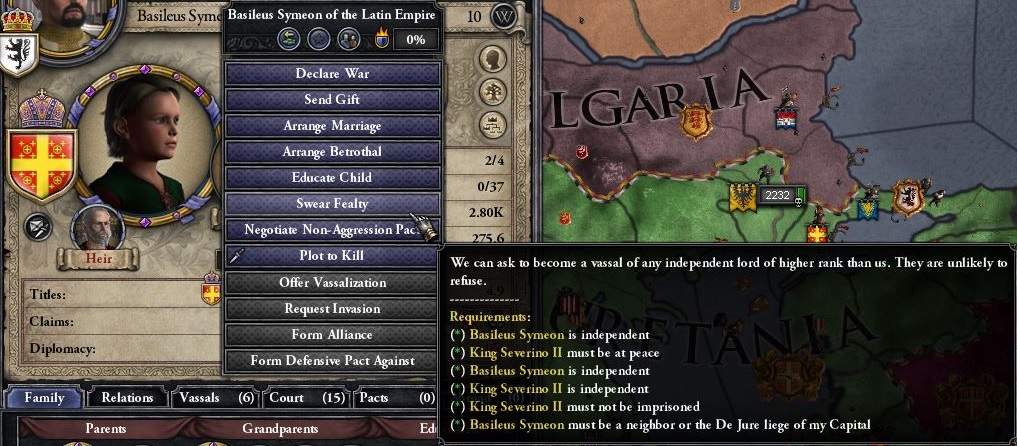Viewport: 1017px width, 446px height.
Task: Switch to the Family tab
Action: pyautogui.click(x=44, y=397)
